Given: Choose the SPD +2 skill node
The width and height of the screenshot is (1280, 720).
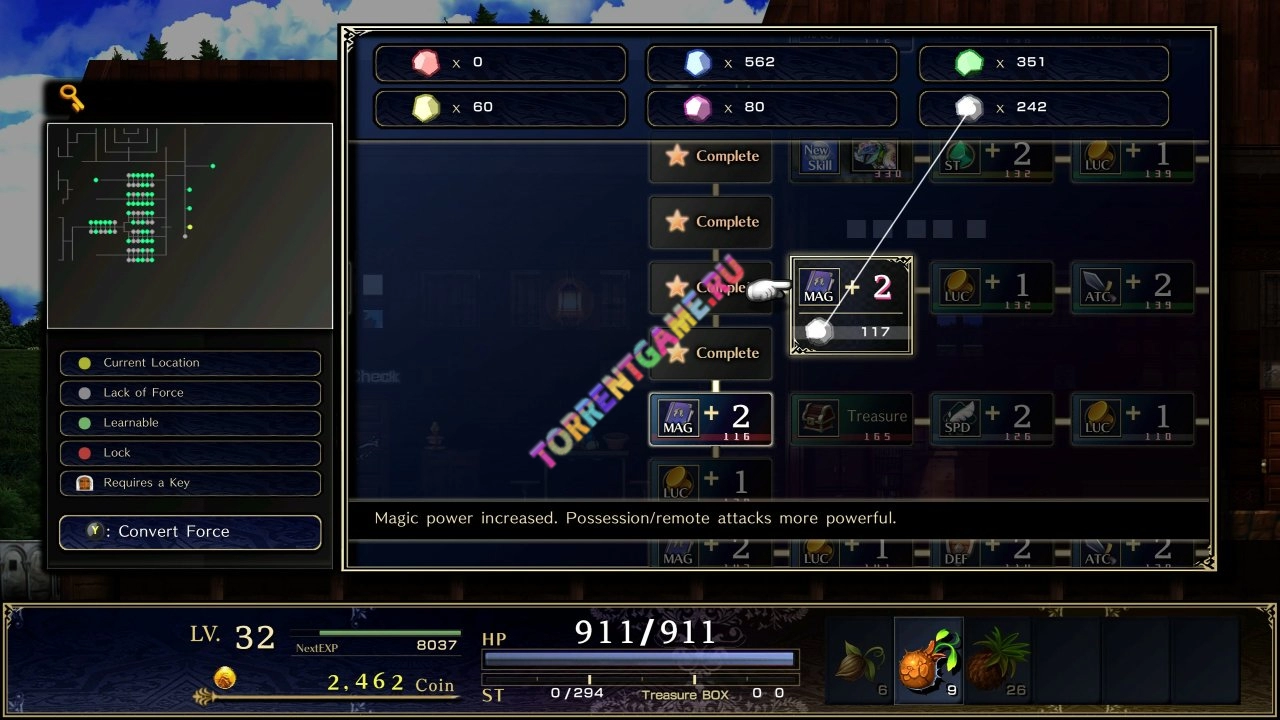Looking at the screenshot, I should (x=991, y=418).
